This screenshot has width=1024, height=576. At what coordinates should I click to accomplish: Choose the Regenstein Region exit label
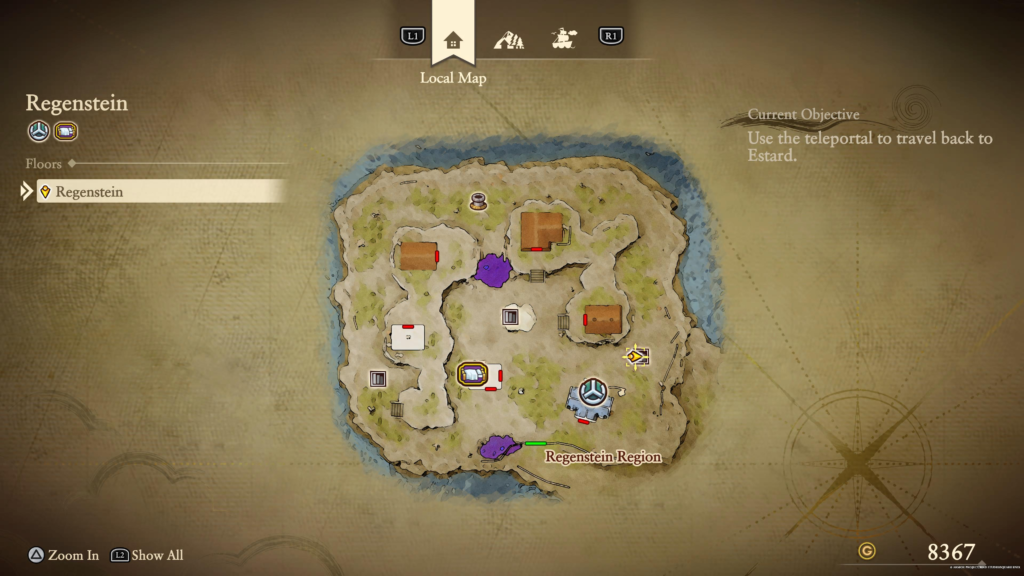(x=602, y=457)
